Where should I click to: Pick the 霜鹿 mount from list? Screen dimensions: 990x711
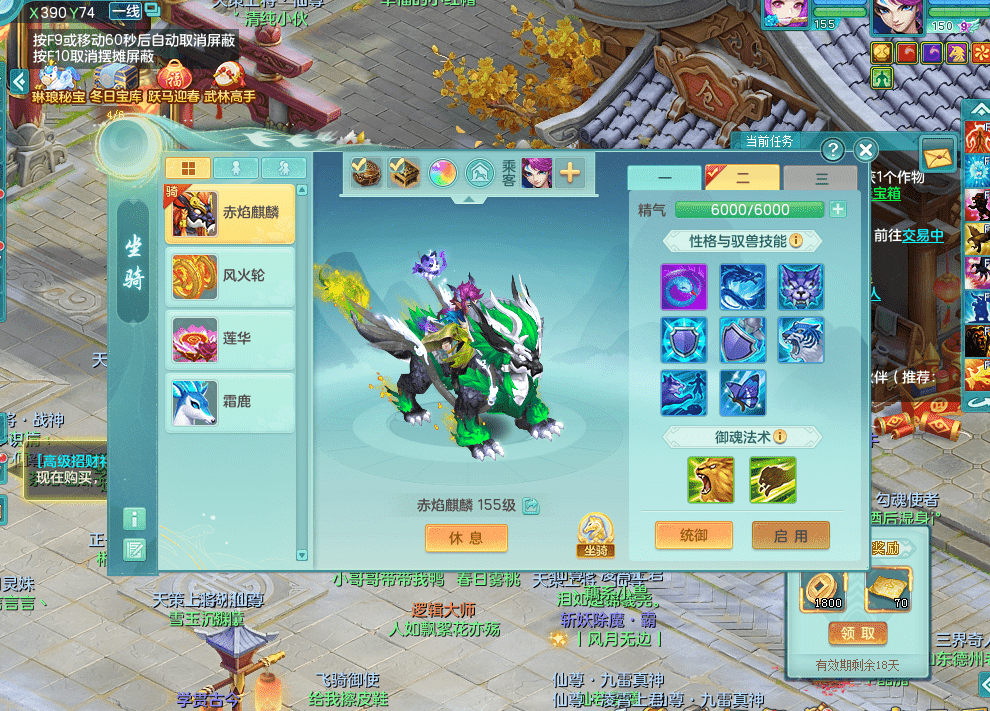230,402
